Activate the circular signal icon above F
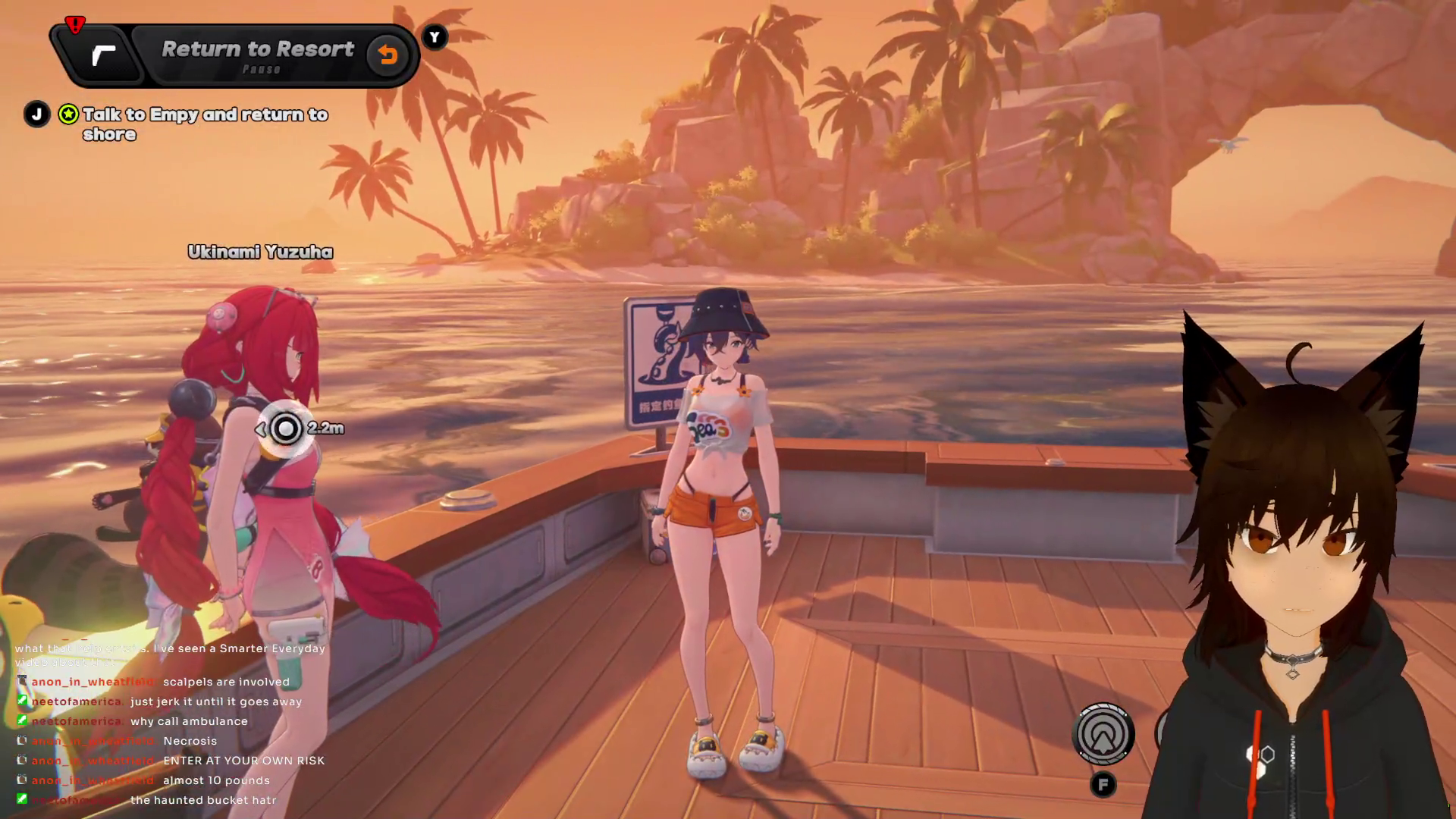Viewport: 1456px width, 819px height. pyautogui.click(x=1103, y=734)
